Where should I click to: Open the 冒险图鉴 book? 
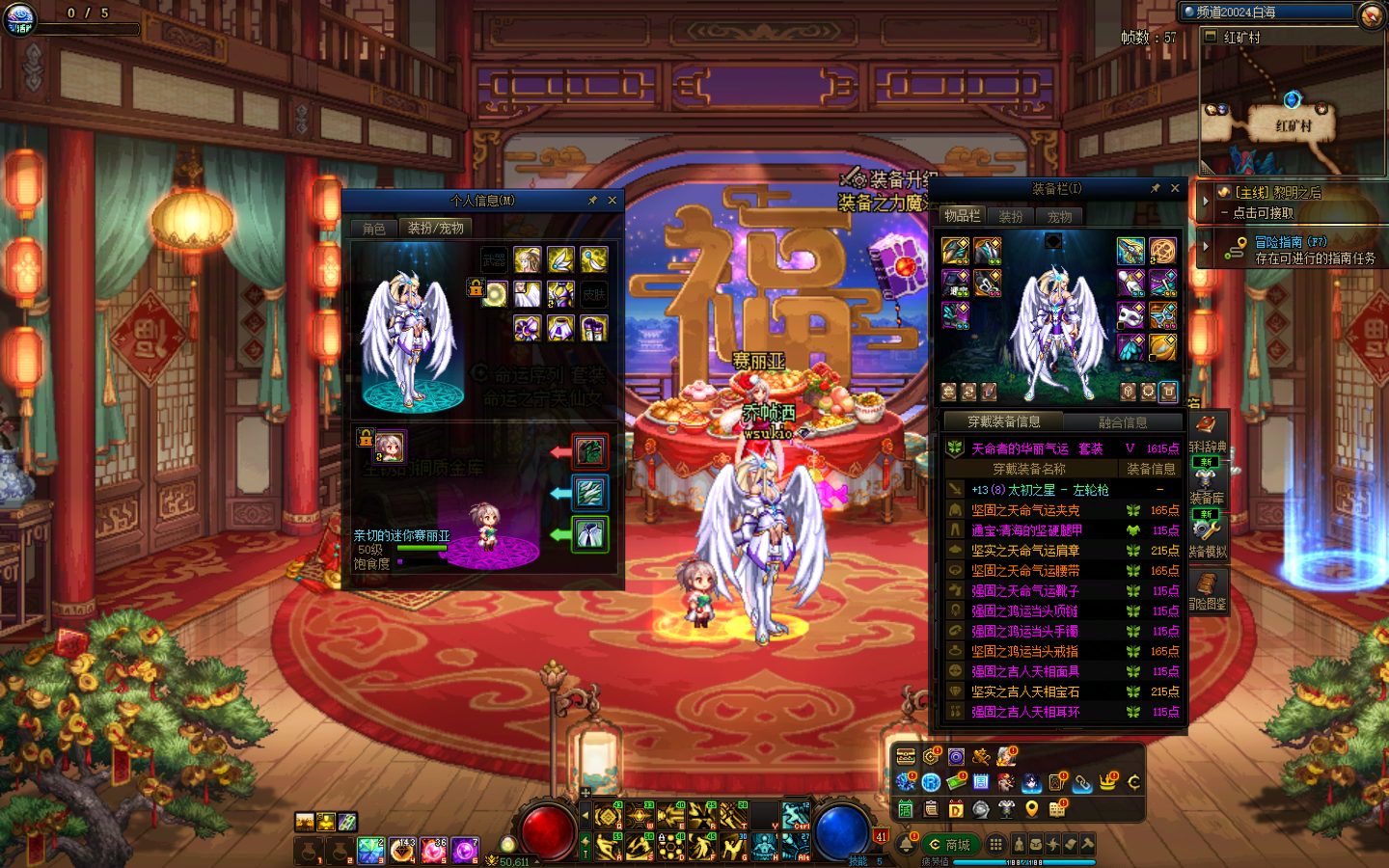click(x=1207, y=589)
